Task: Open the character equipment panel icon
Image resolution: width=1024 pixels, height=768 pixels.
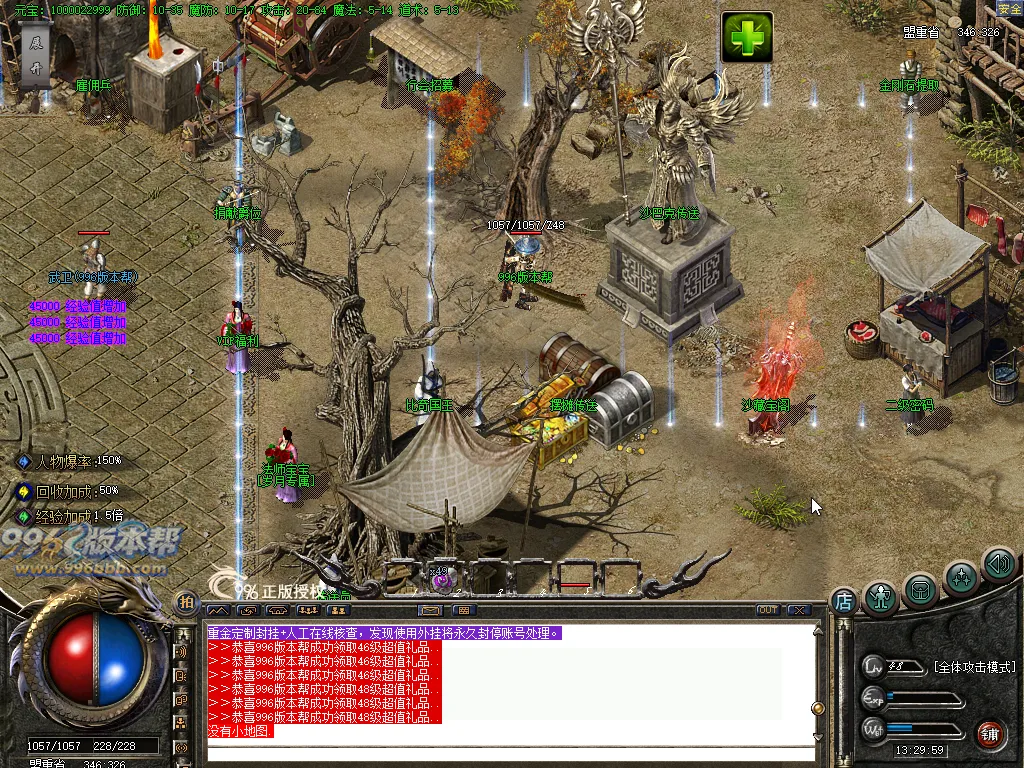Action: [881, 597]
